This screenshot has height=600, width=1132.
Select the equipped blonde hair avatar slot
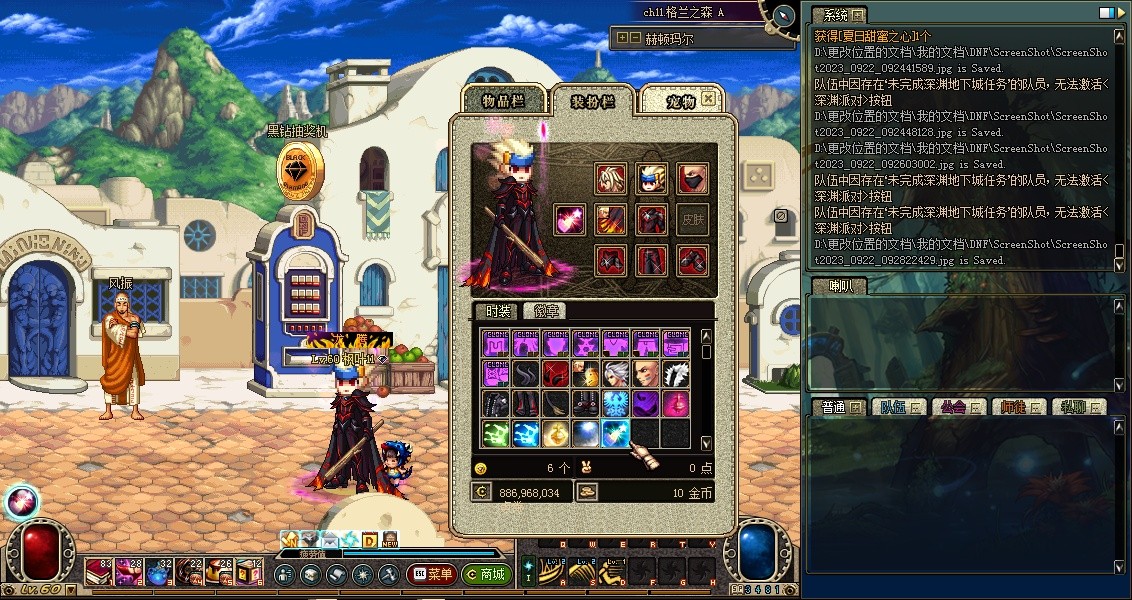pyautogui.click(x=611, y=179)
